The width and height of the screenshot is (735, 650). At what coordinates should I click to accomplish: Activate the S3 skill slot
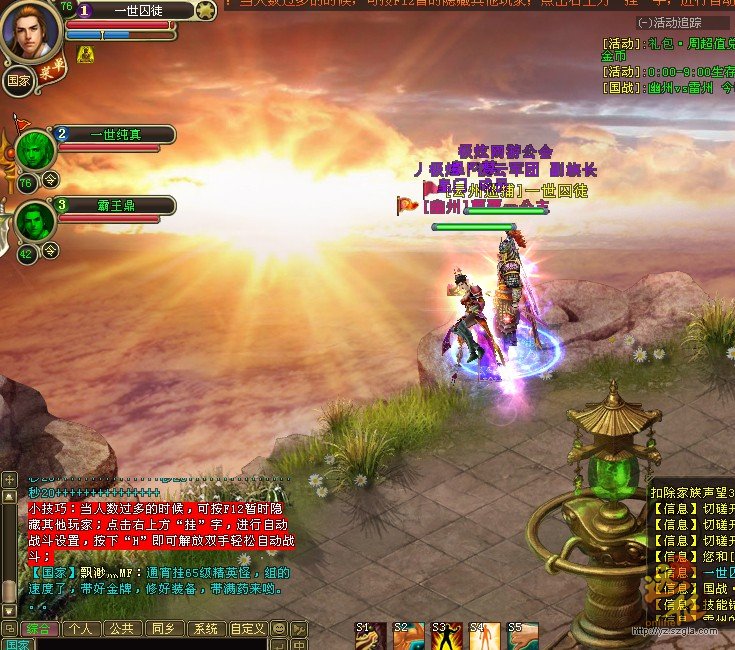(x=446, y=636)
